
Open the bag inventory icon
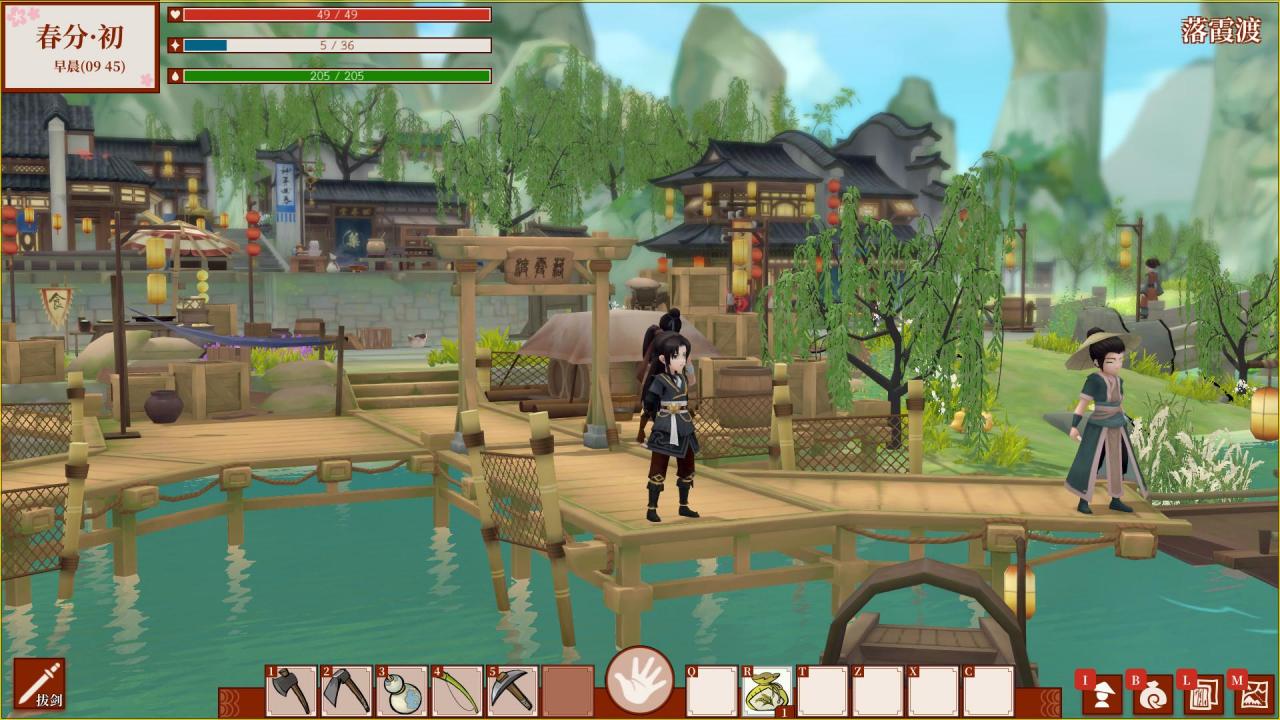click(1154, 693)
